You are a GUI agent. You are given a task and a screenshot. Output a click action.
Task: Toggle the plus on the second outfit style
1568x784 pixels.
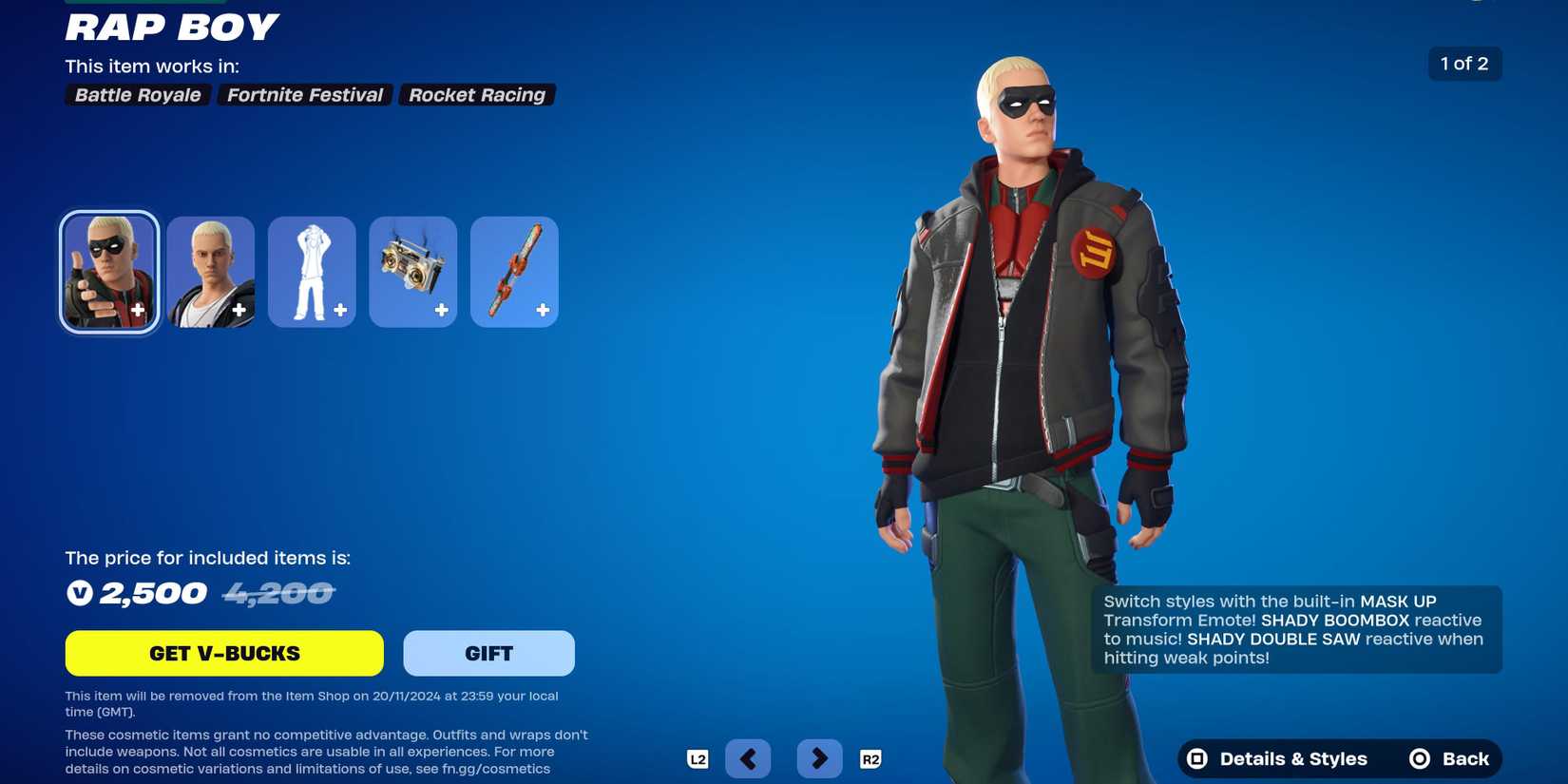tap(239, 309)
